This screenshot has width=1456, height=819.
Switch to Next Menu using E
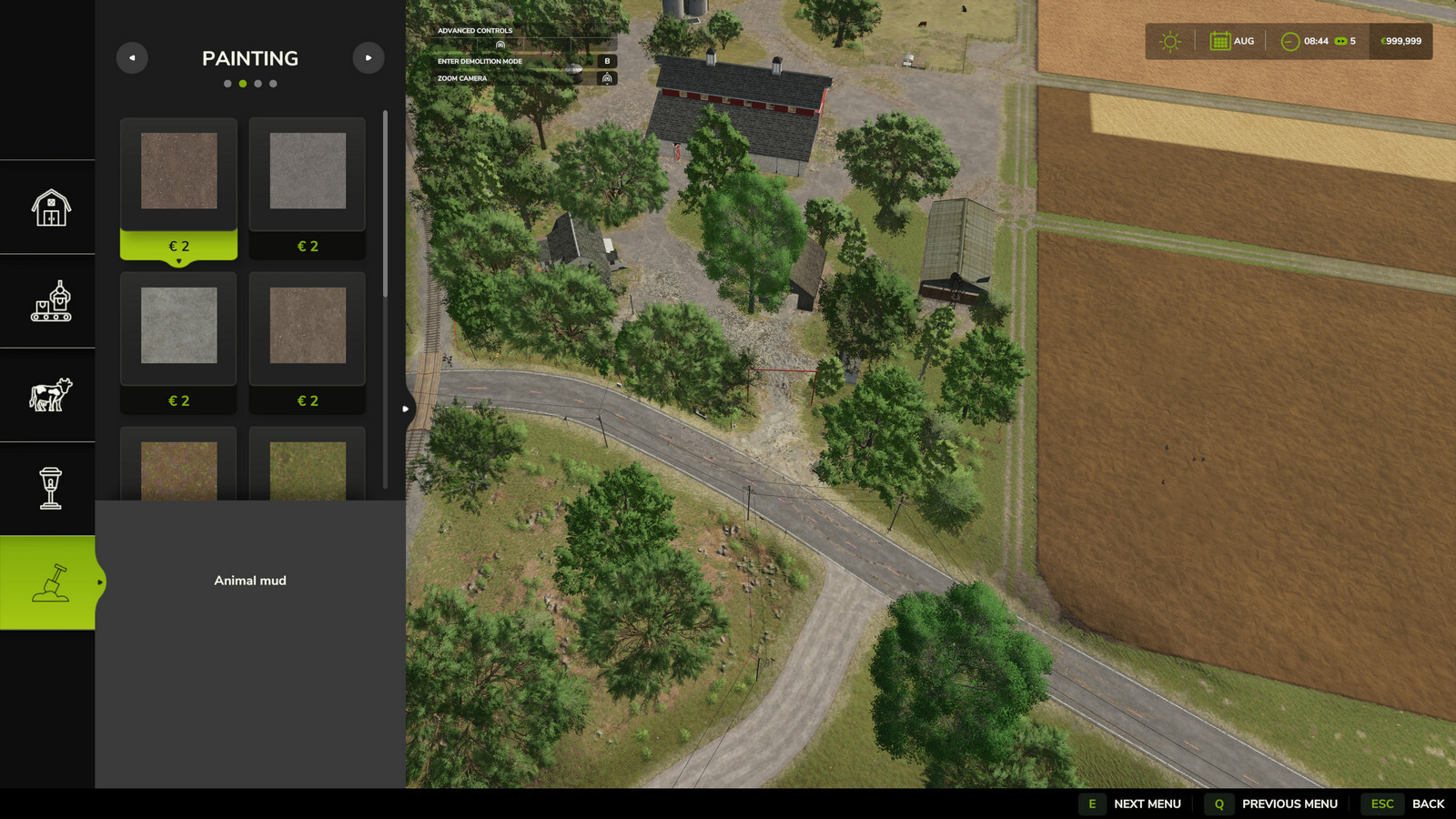coord(1091,804)
